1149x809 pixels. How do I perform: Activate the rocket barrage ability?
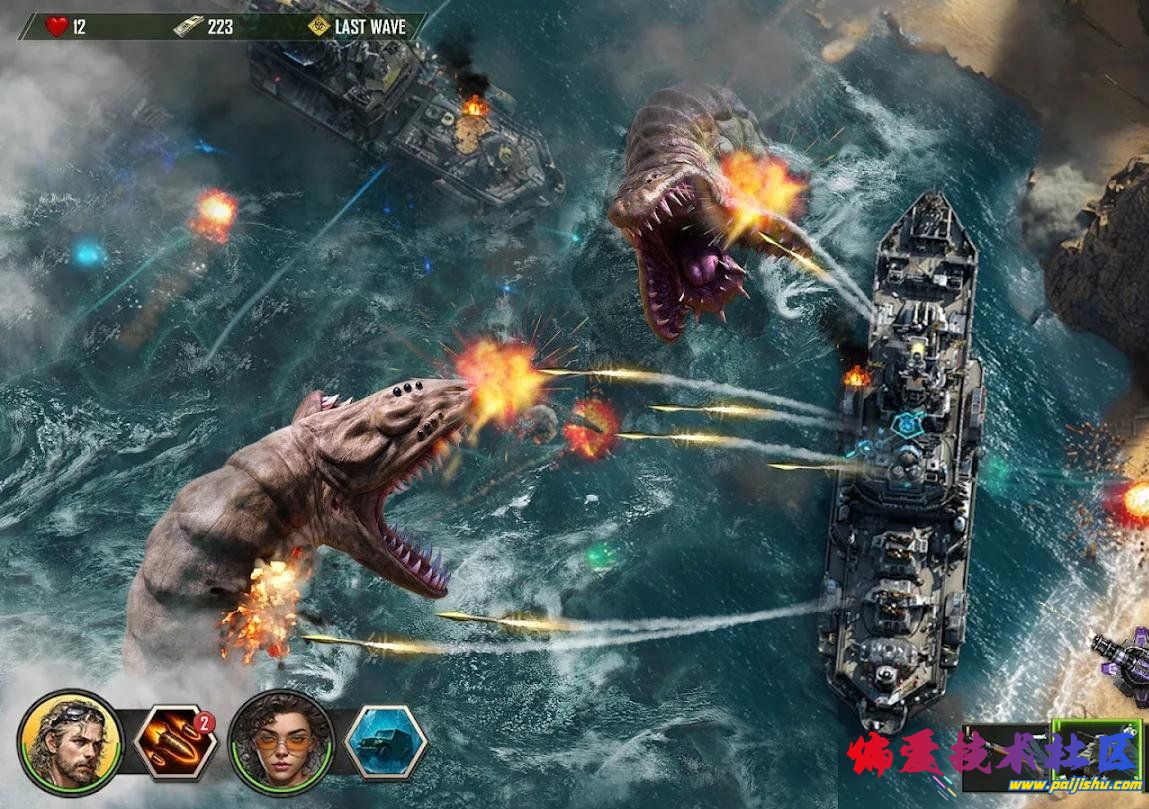click(x=174, y=742)
